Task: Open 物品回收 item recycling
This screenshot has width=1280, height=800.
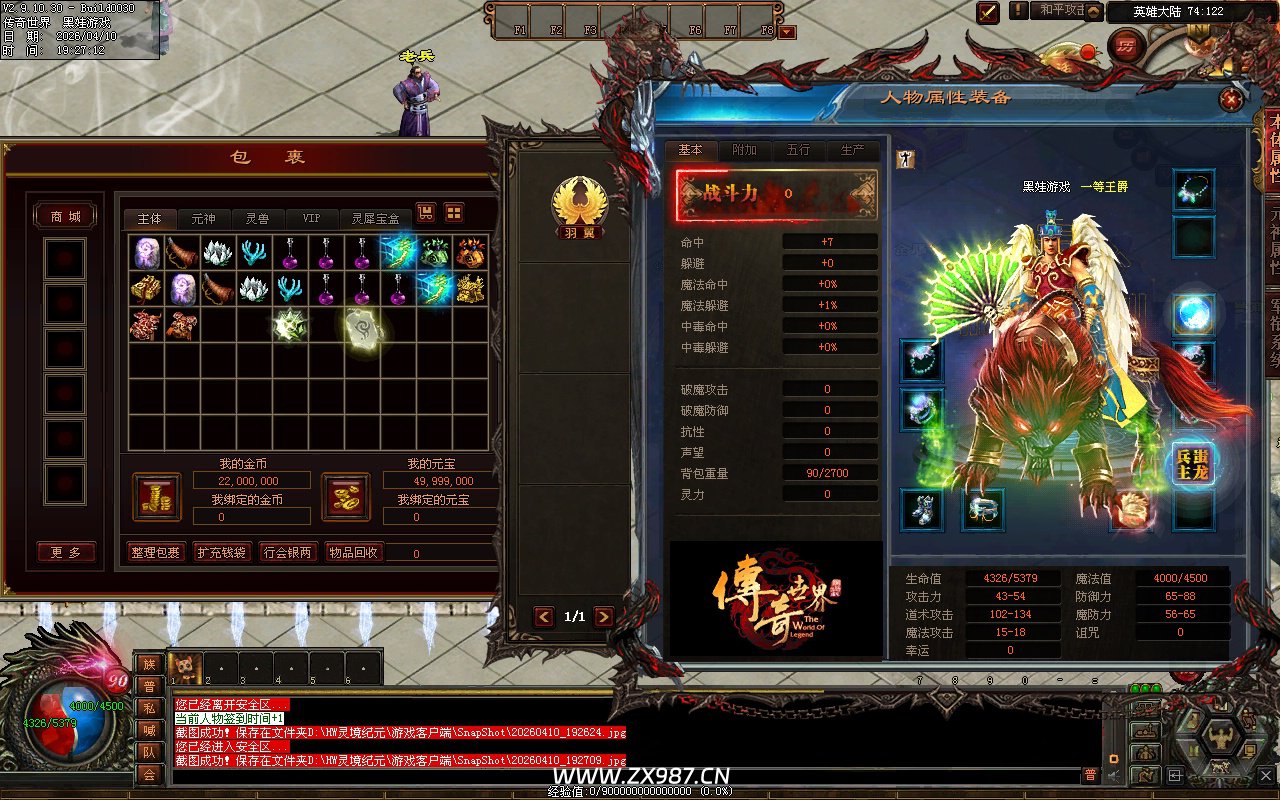Action: pyautogui.click(x=353, y=552)
